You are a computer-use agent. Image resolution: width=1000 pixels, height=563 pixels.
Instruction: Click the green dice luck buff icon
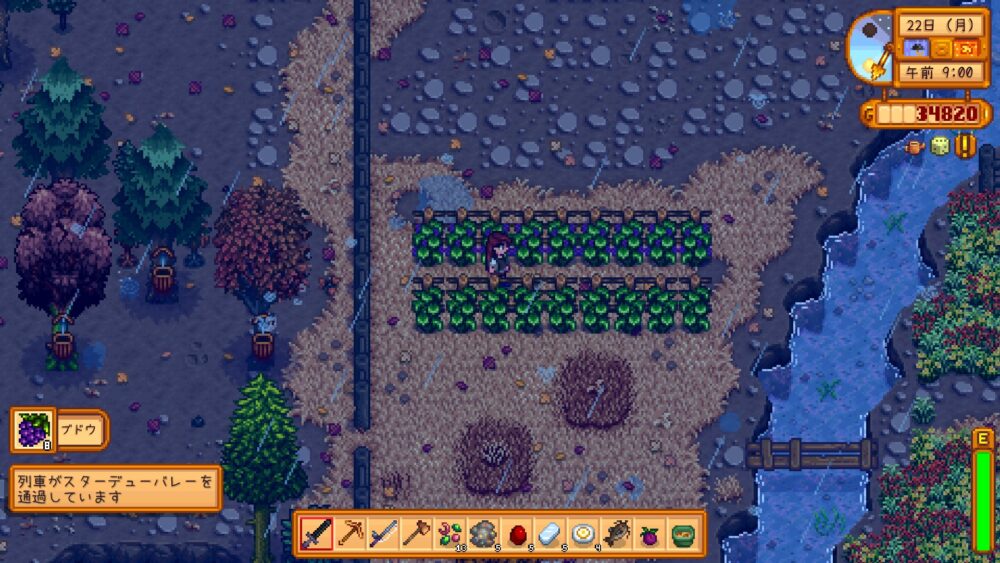940,146
